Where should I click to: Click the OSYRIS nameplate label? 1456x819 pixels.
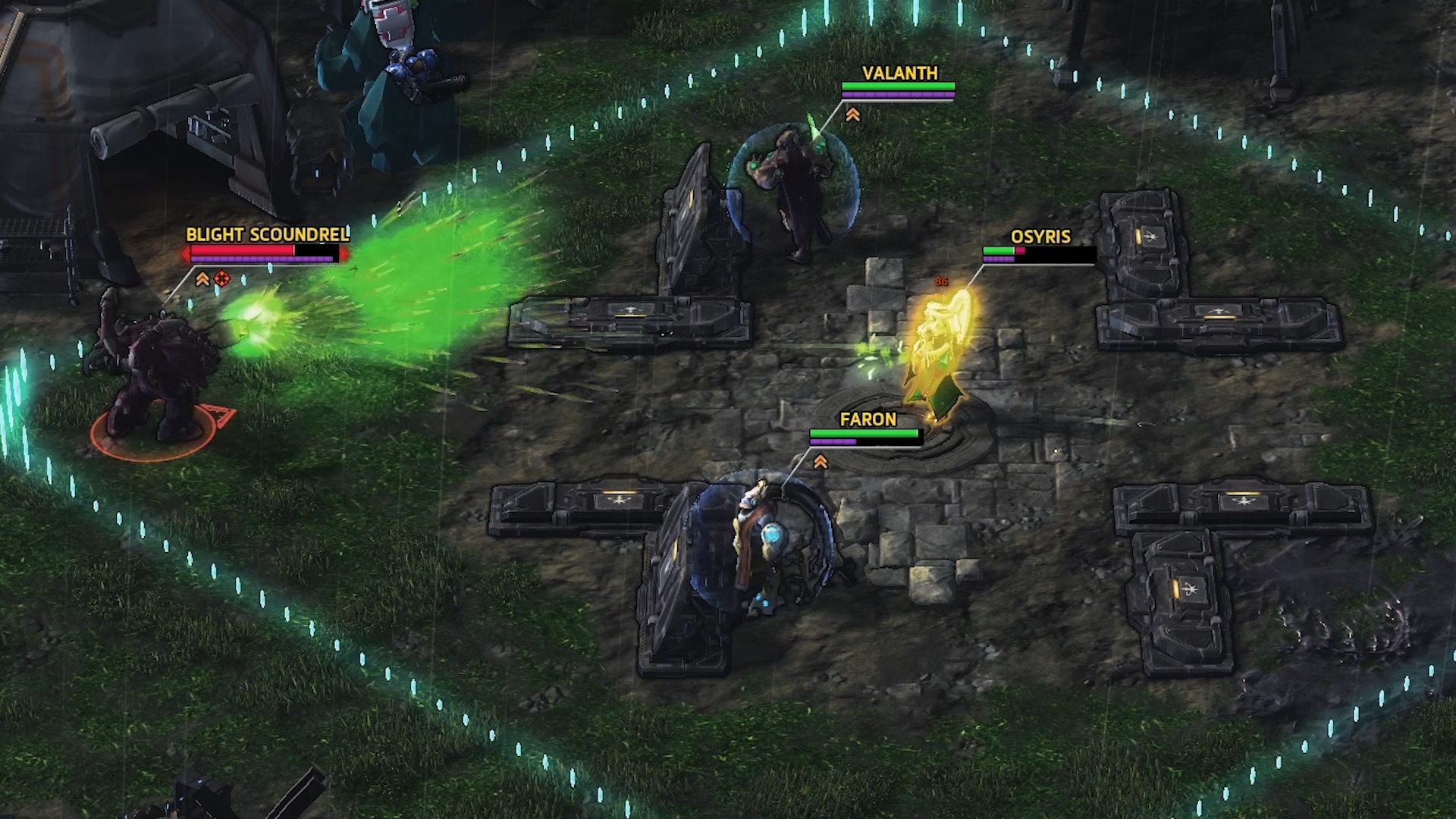[x=1040, y=237]
